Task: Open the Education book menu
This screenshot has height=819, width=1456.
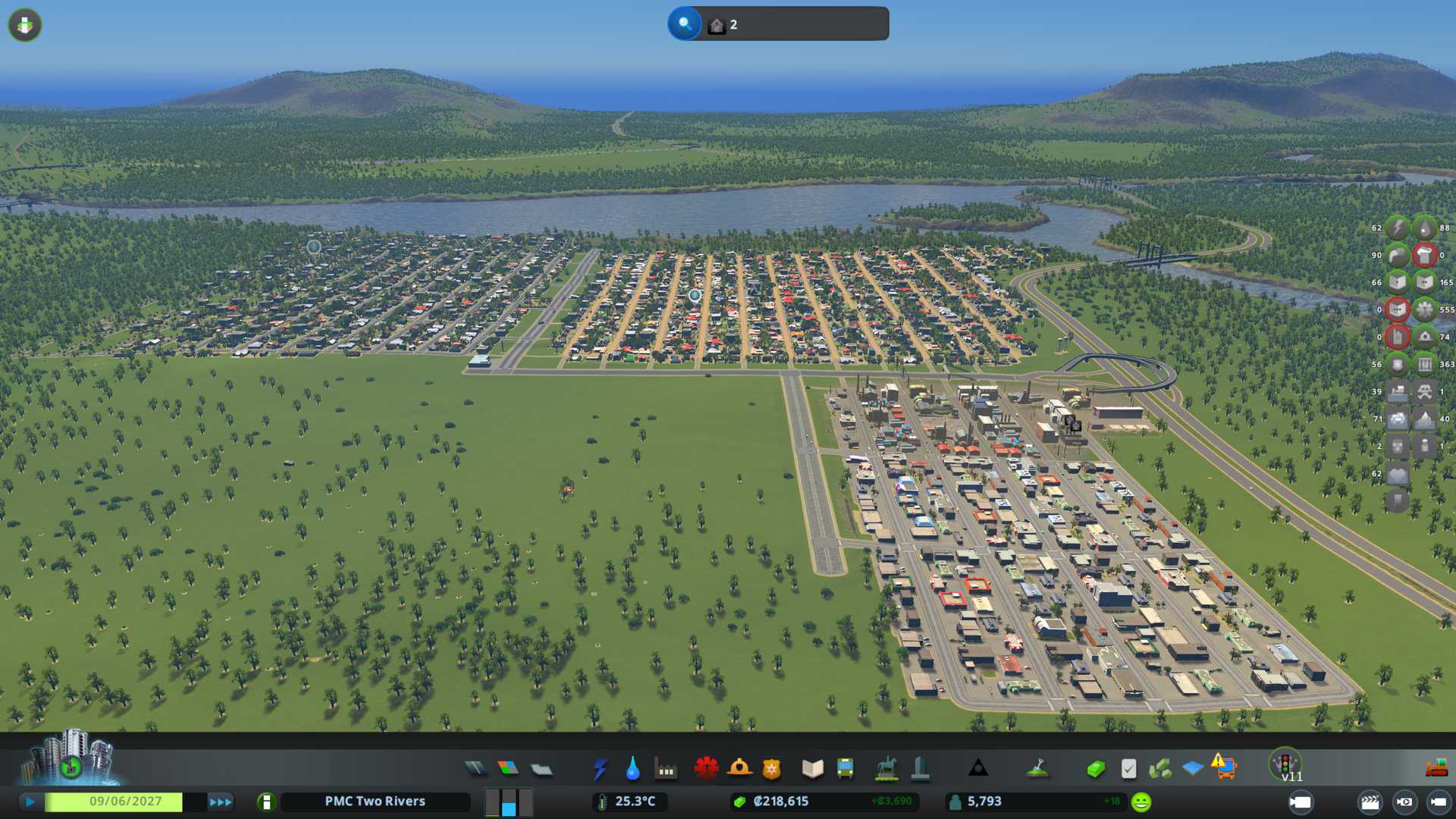Action: 812,769
